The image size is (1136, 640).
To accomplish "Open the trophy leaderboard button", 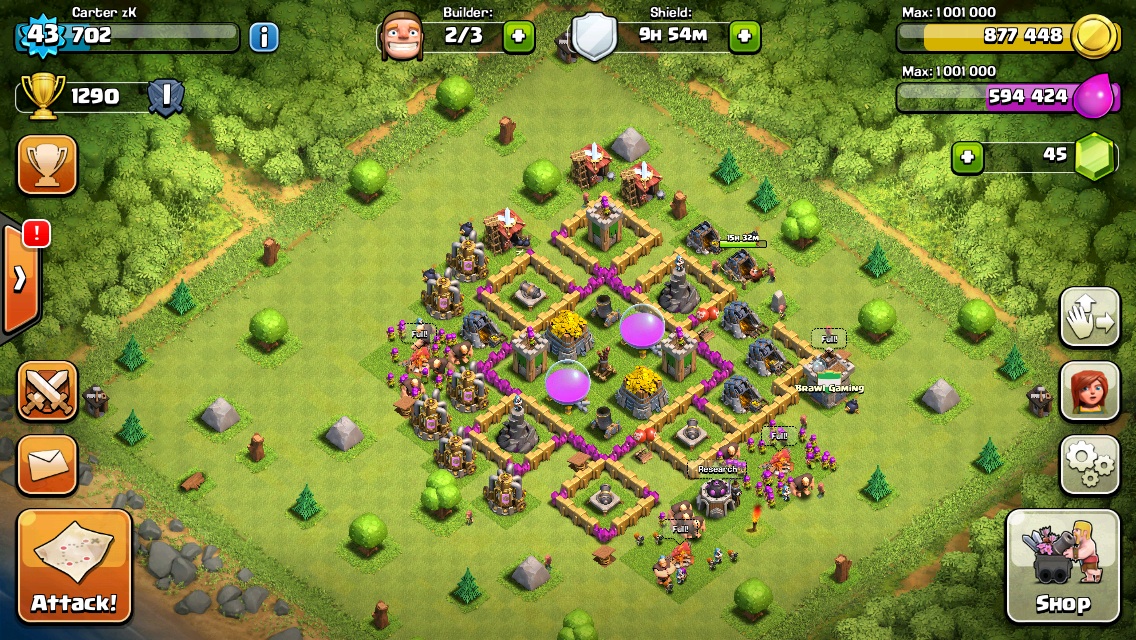I will tap(47, 164).
